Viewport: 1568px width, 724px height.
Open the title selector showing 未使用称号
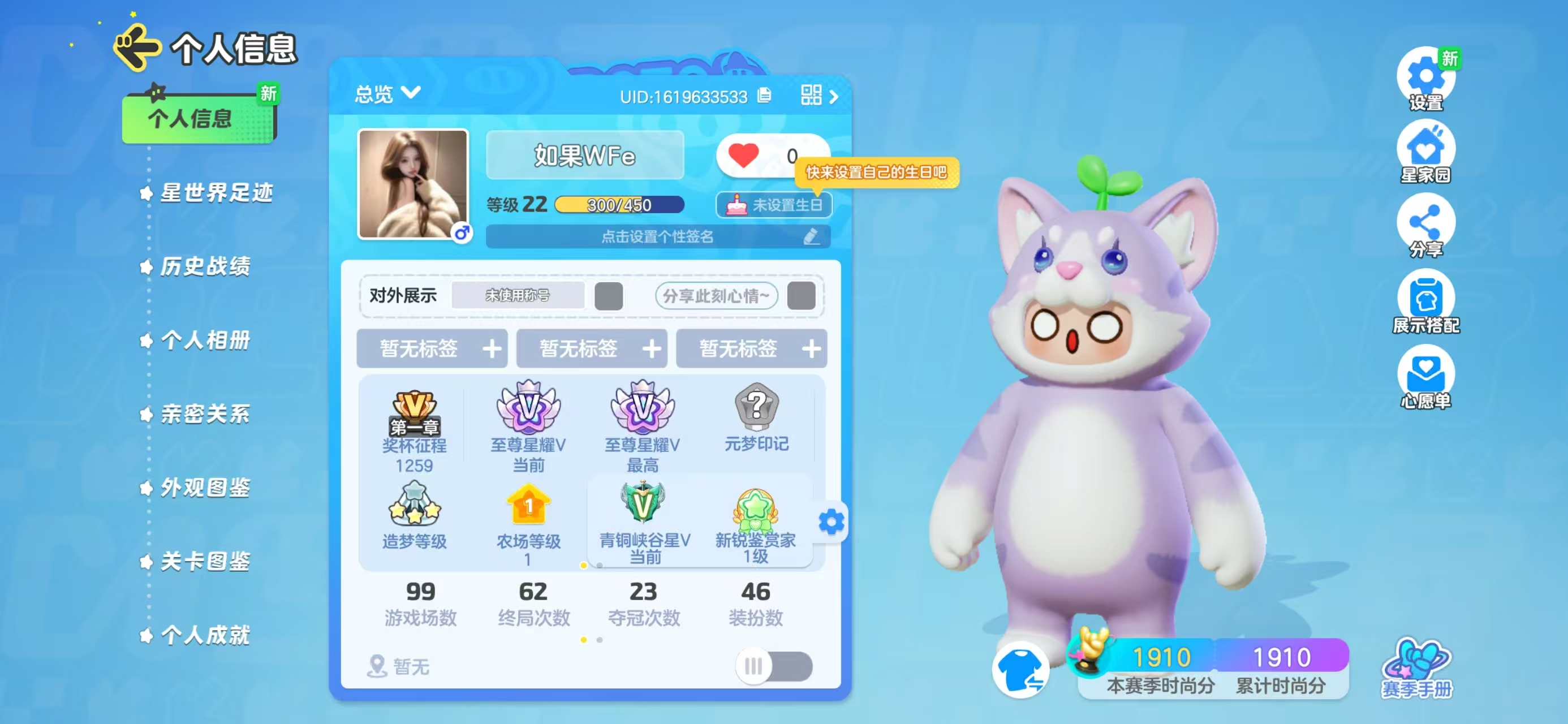click(518, 296)
